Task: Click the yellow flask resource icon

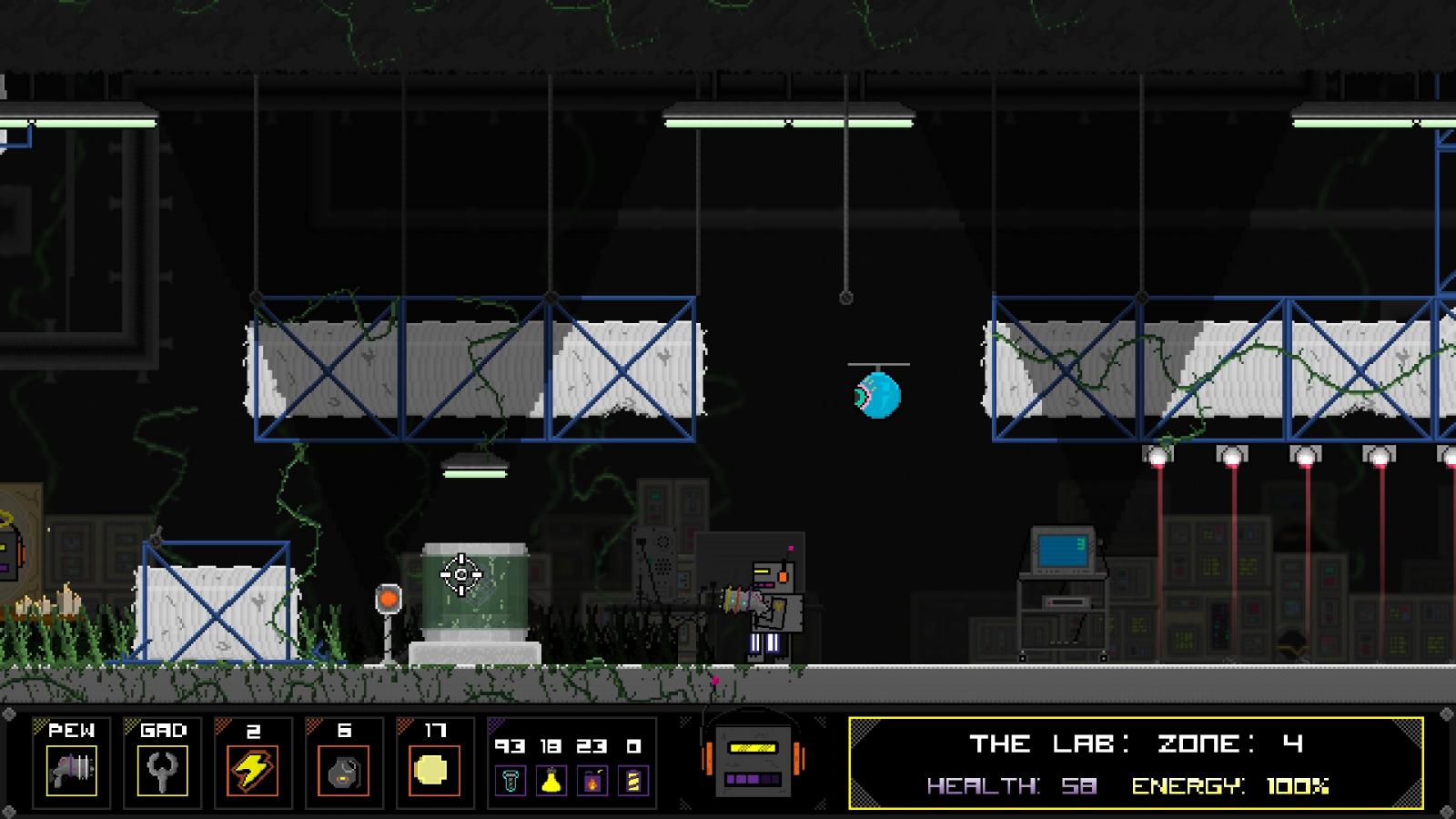Action: 551,781
